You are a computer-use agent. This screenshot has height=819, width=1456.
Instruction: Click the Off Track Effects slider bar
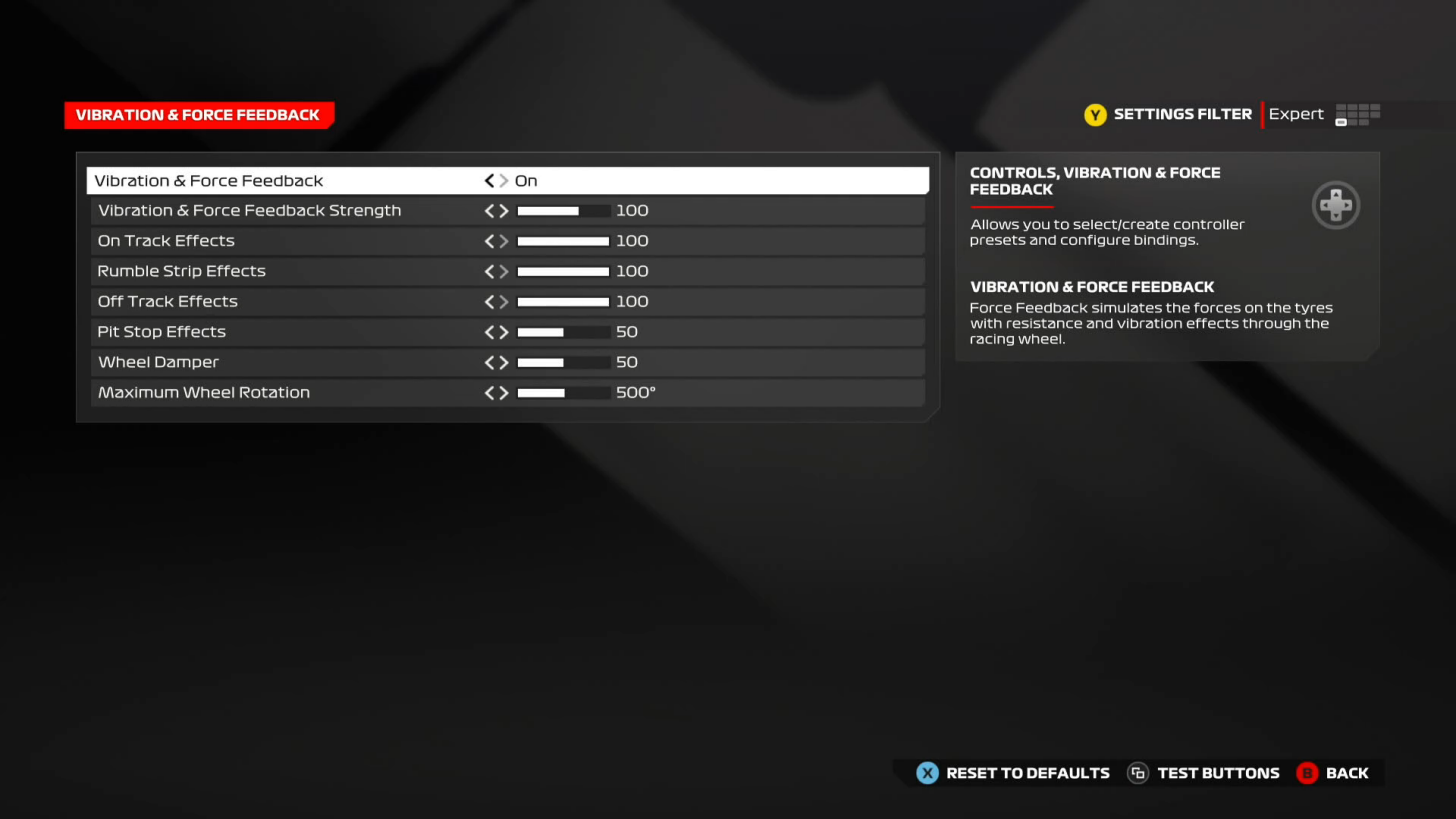point(562,301)
